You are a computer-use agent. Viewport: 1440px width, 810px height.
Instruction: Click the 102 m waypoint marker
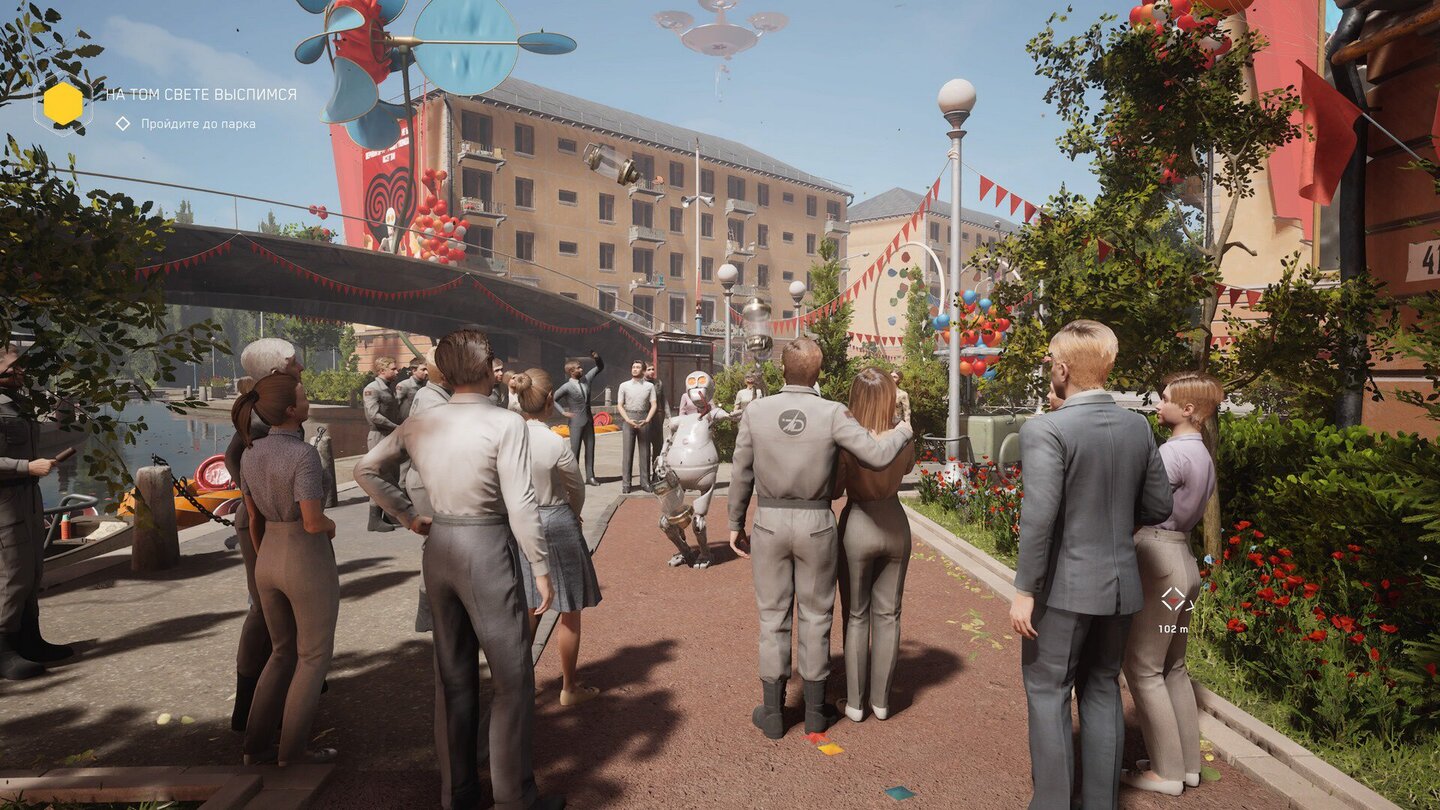point(1172,600)
